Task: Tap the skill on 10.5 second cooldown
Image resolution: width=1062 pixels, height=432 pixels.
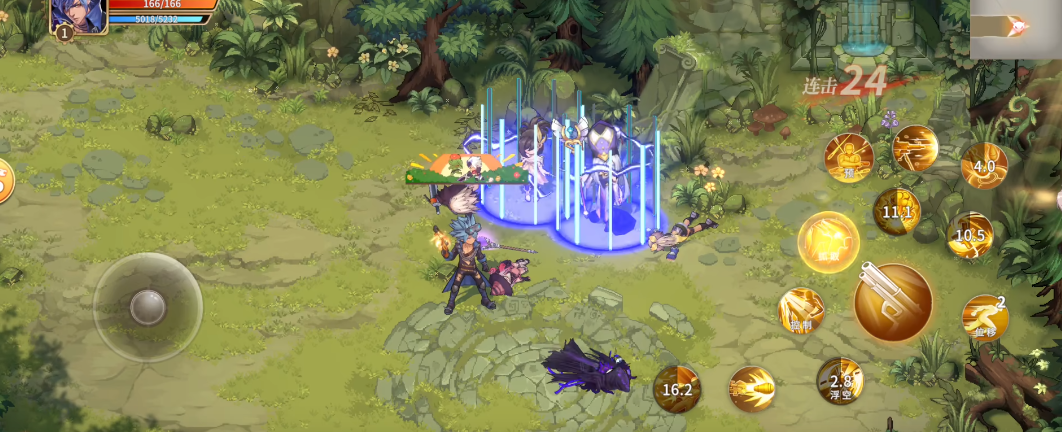Action: (969, 236)
